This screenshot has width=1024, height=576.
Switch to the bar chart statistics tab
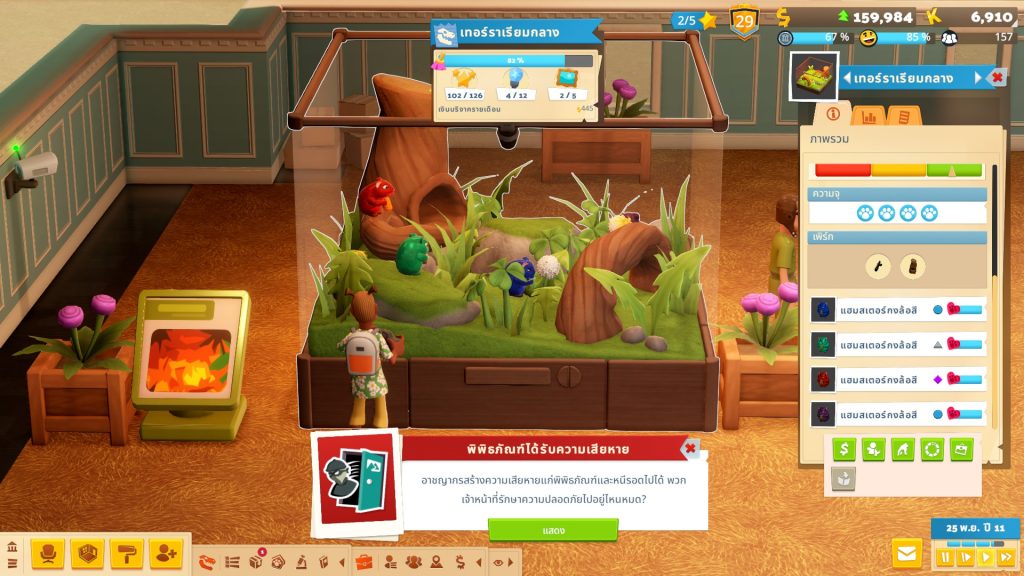(869, 116)
